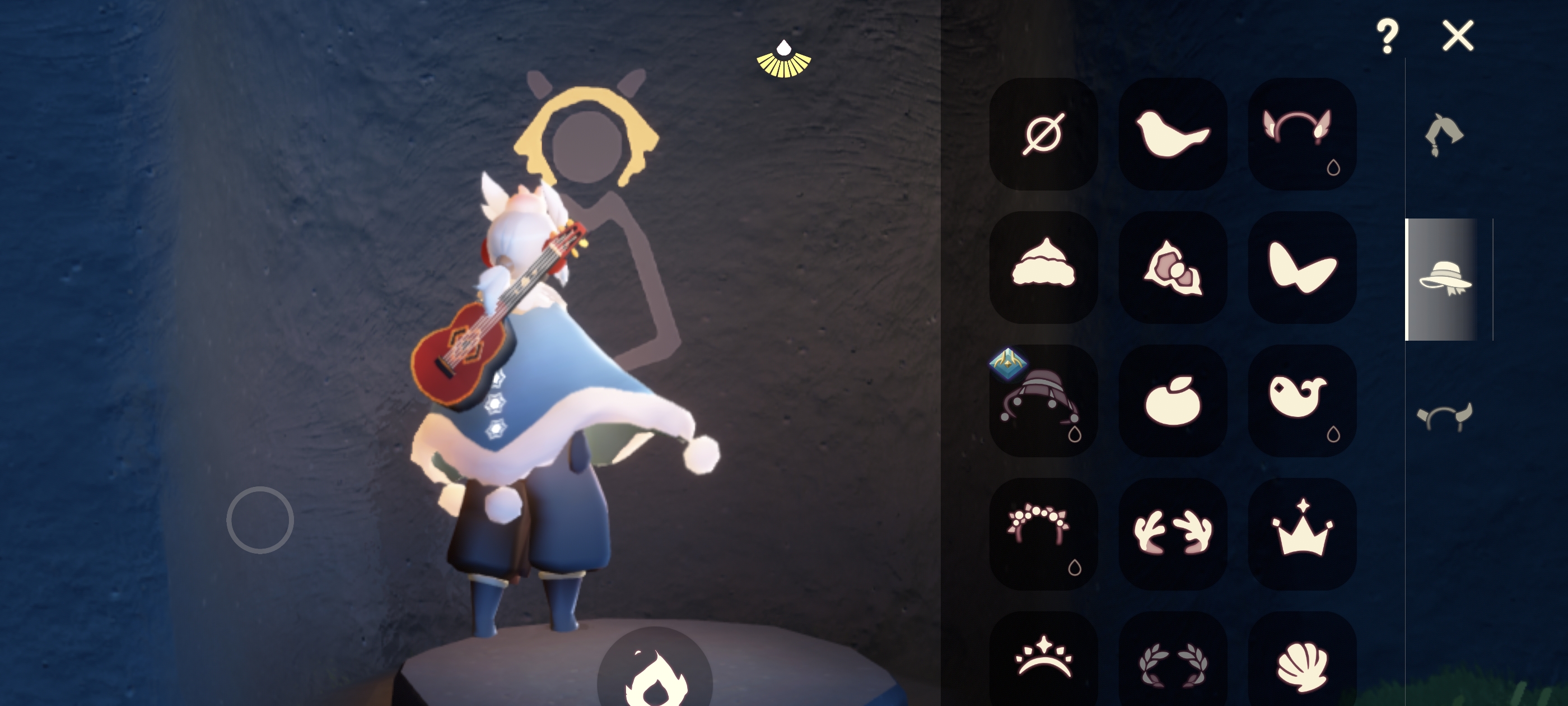Choose the crown with star
The width and height of the screenshot is (1568, 706).
(1301, 533)
